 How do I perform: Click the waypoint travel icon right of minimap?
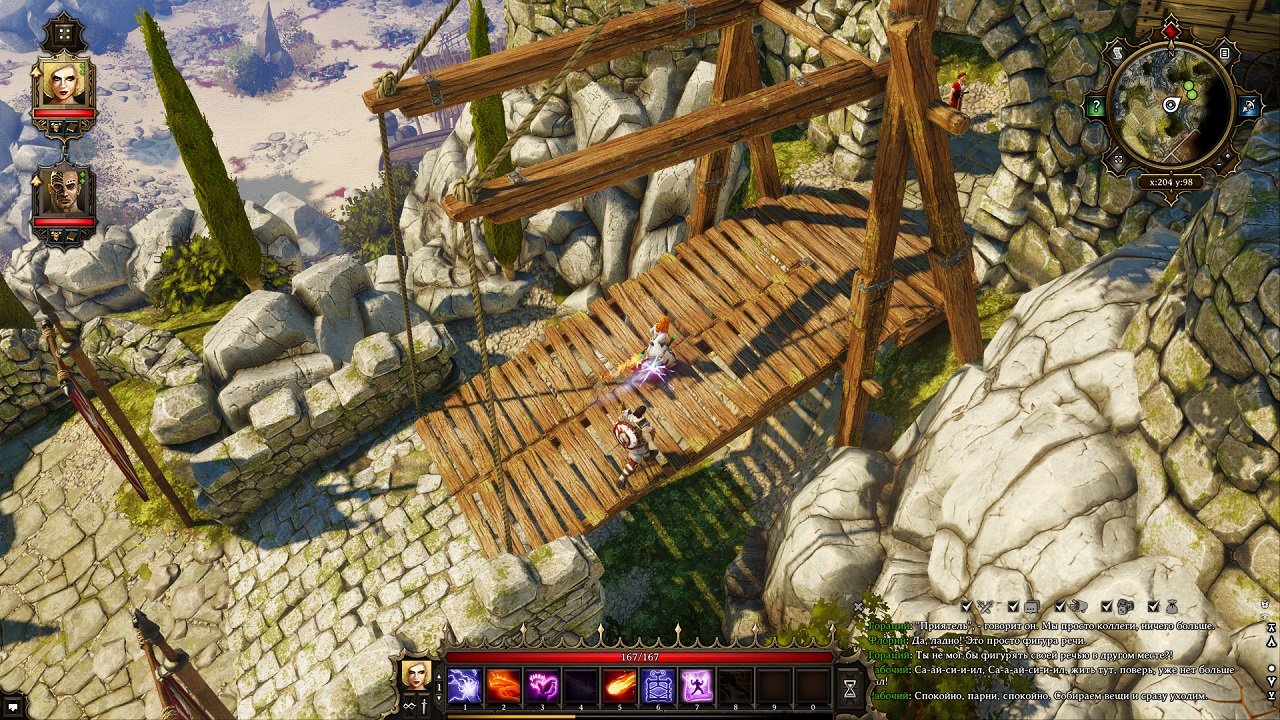(1247, 106)
